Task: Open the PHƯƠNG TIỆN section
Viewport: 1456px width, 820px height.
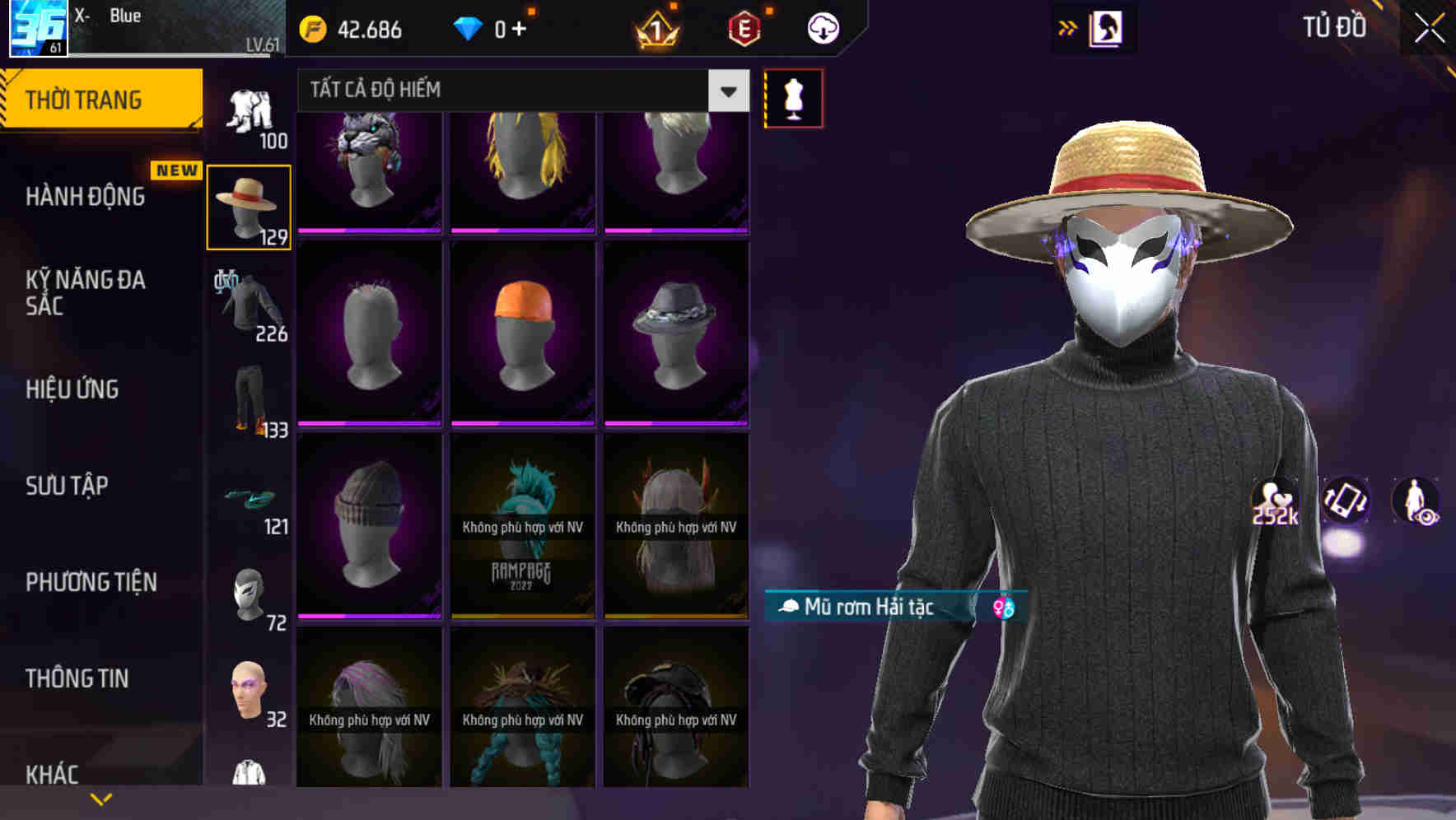Action: point(91,582)
